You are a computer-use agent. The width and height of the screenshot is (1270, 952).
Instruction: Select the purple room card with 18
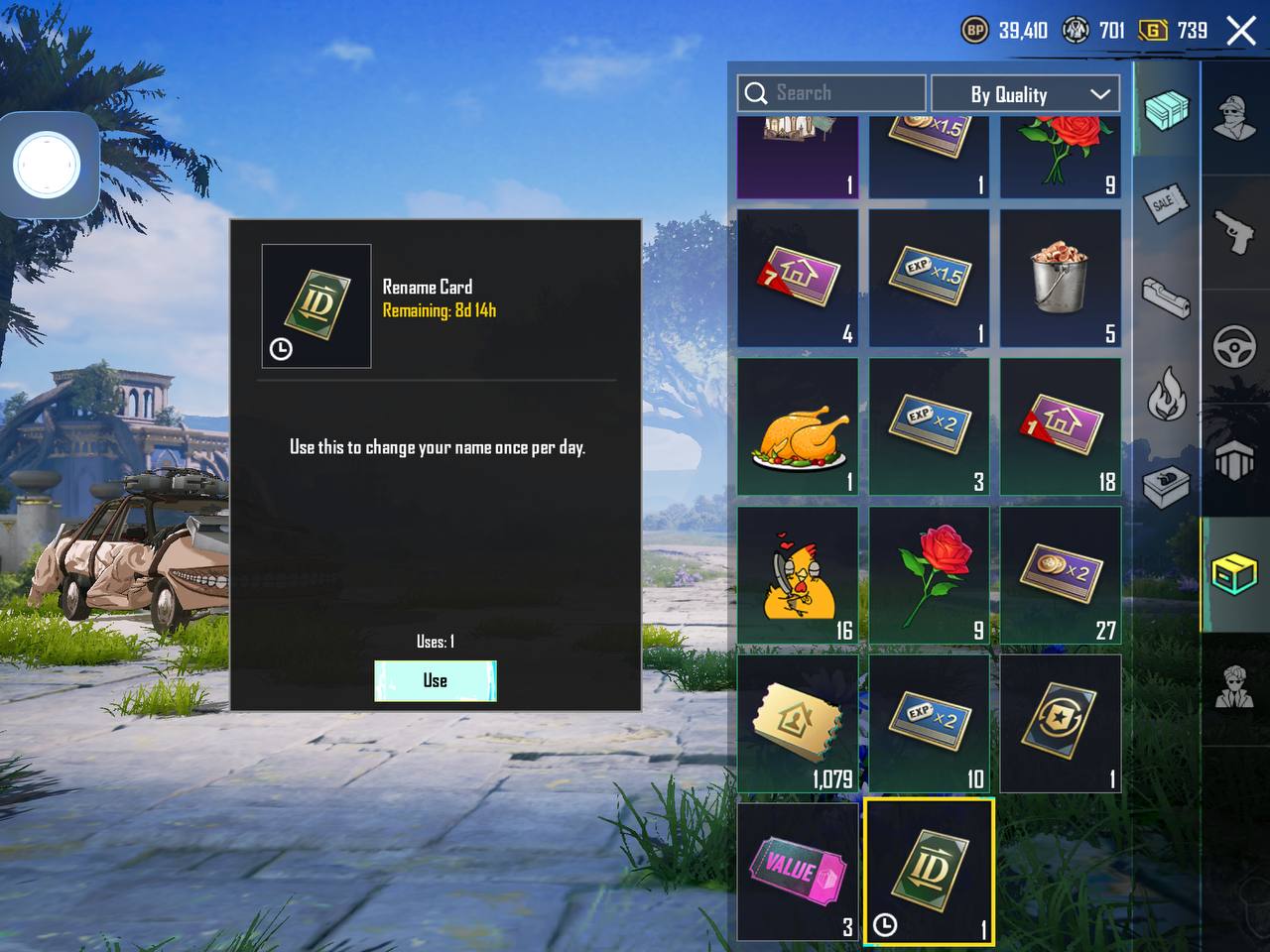[x=1060, y=427]
